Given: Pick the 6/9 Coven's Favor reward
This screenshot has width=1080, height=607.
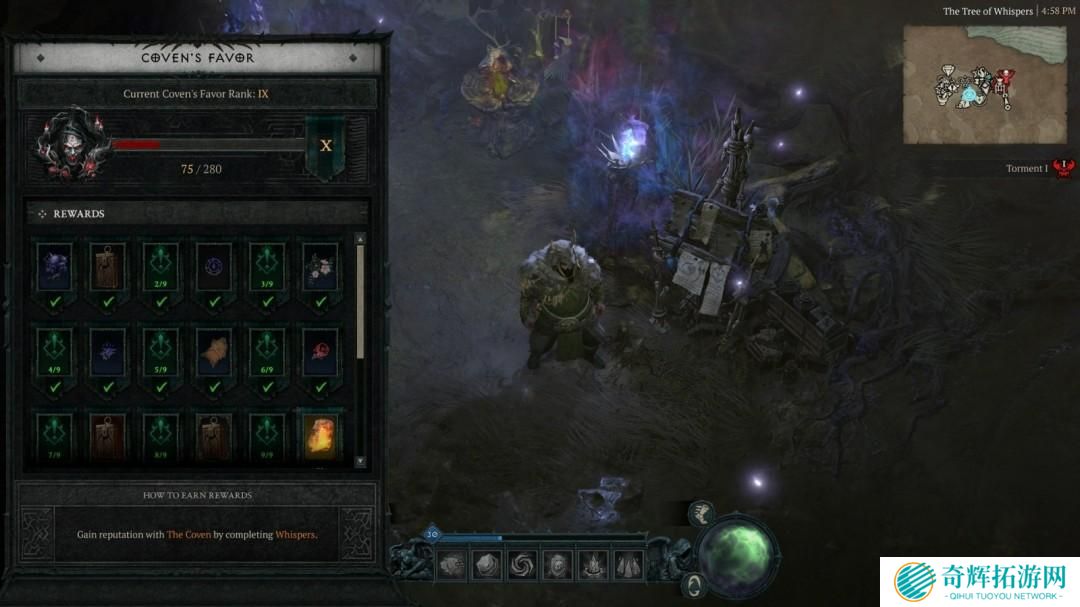Looking at the screenshot, I should [x=267, y=351].
